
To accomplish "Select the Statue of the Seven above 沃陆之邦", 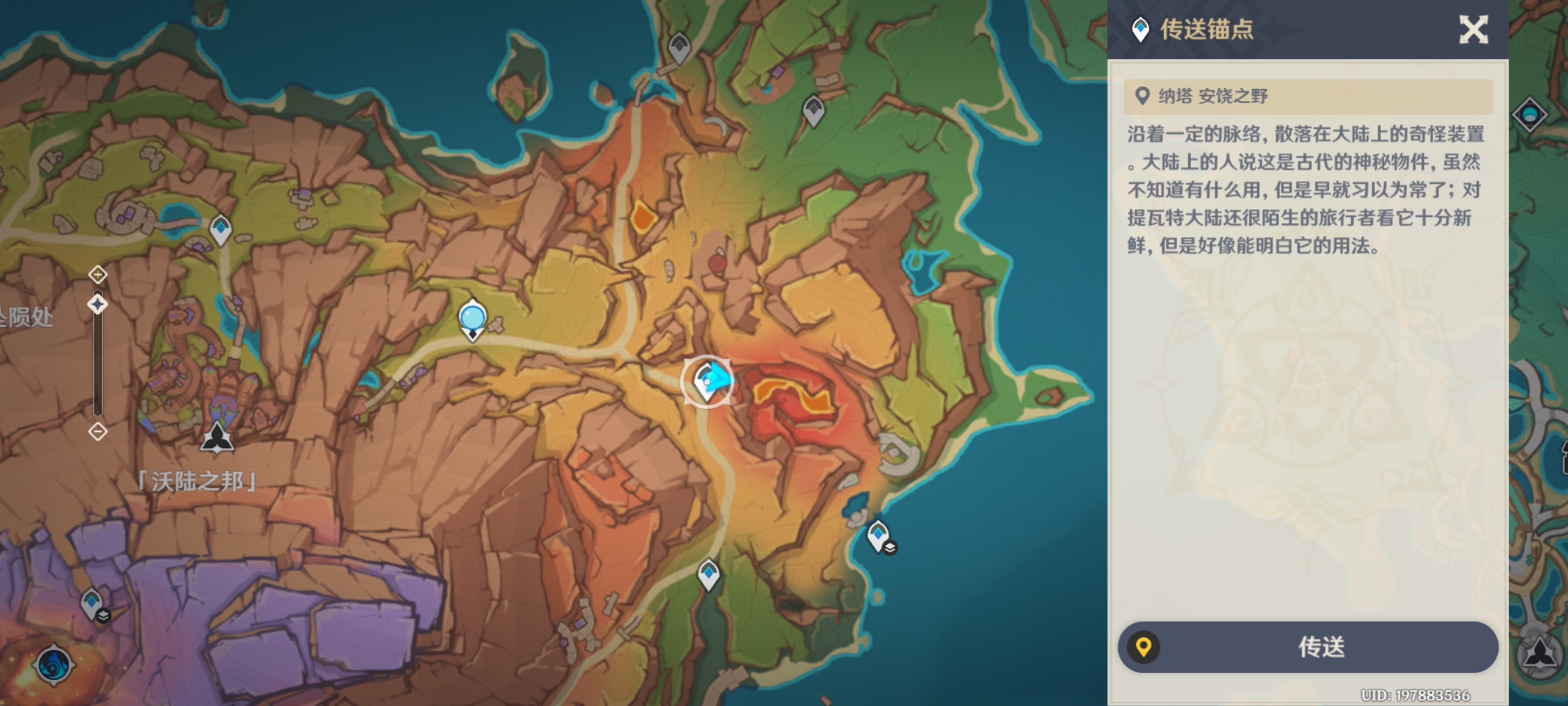I will 217,438.
